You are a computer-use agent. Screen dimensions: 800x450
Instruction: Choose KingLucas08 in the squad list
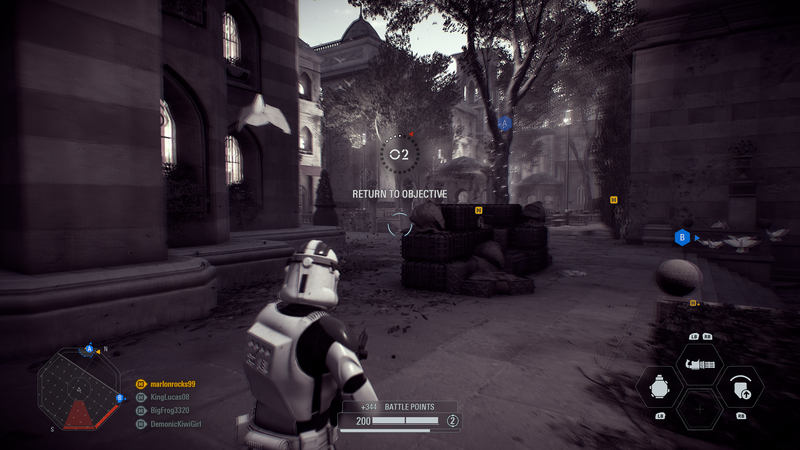coord(169,397)
